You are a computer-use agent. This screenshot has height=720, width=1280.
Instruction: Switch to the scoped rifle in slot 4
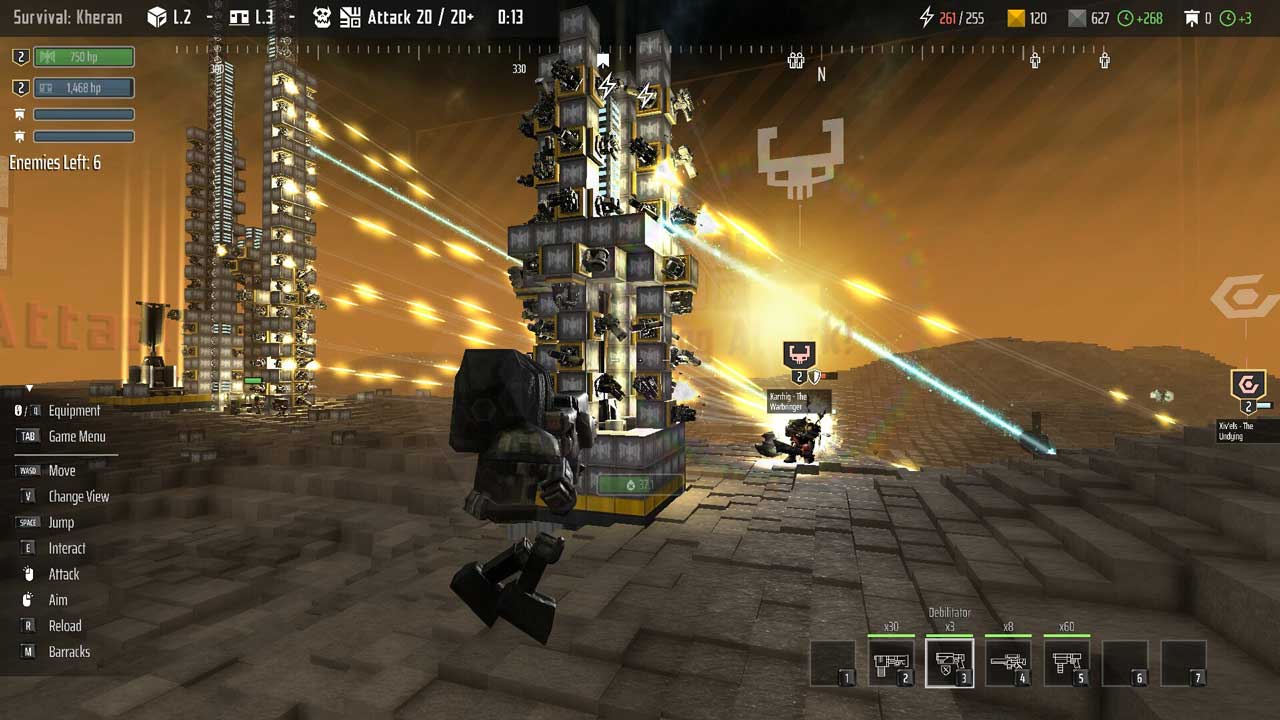pos(1008,663)
